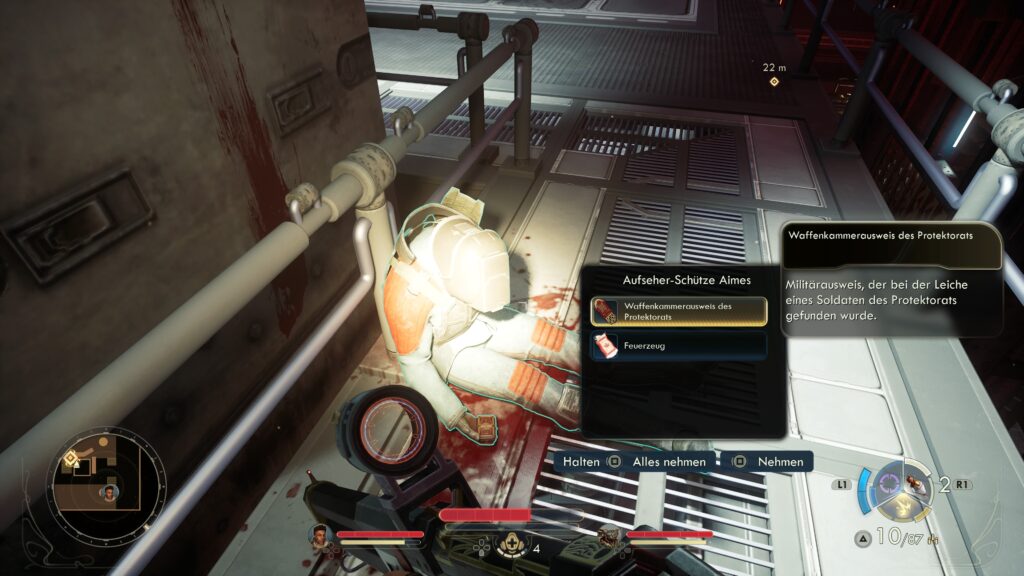
Task: Select the Waffenkammerausweis des Protektorats loot row
Action: coord(678,311)
